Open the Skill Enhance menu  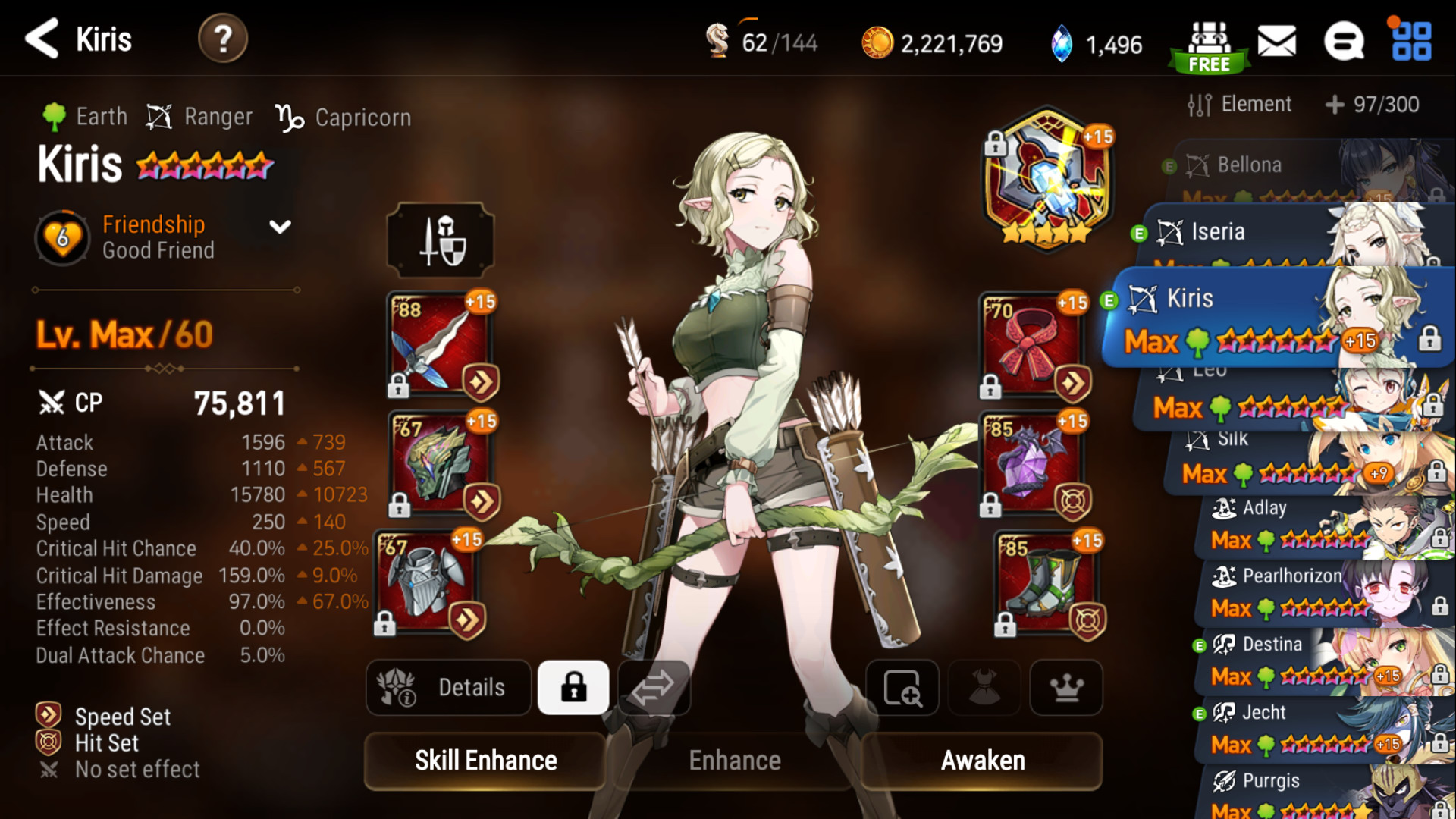485,761
